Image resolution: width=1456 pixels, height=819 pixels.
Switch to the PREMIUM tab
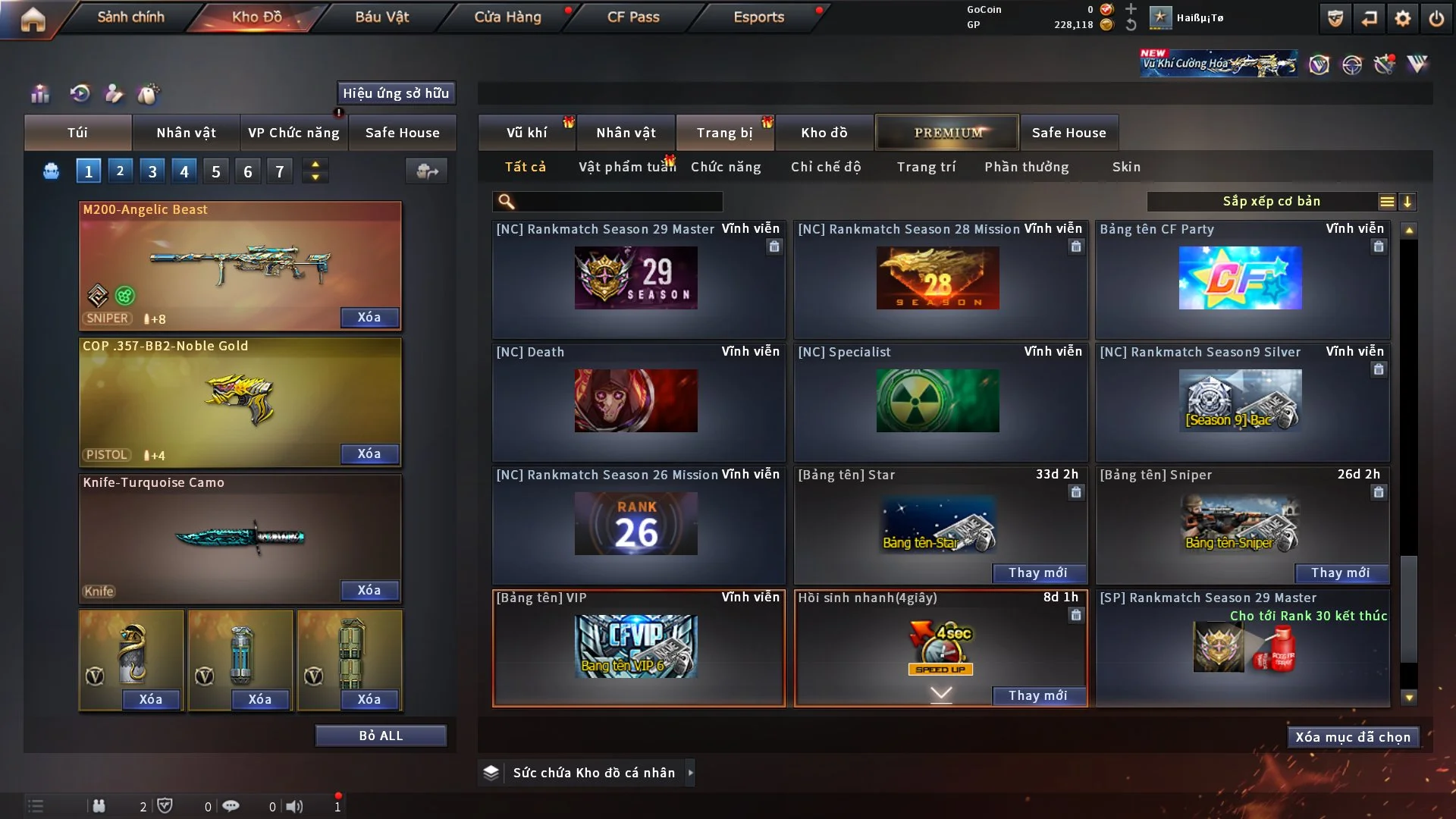[948, 133]
